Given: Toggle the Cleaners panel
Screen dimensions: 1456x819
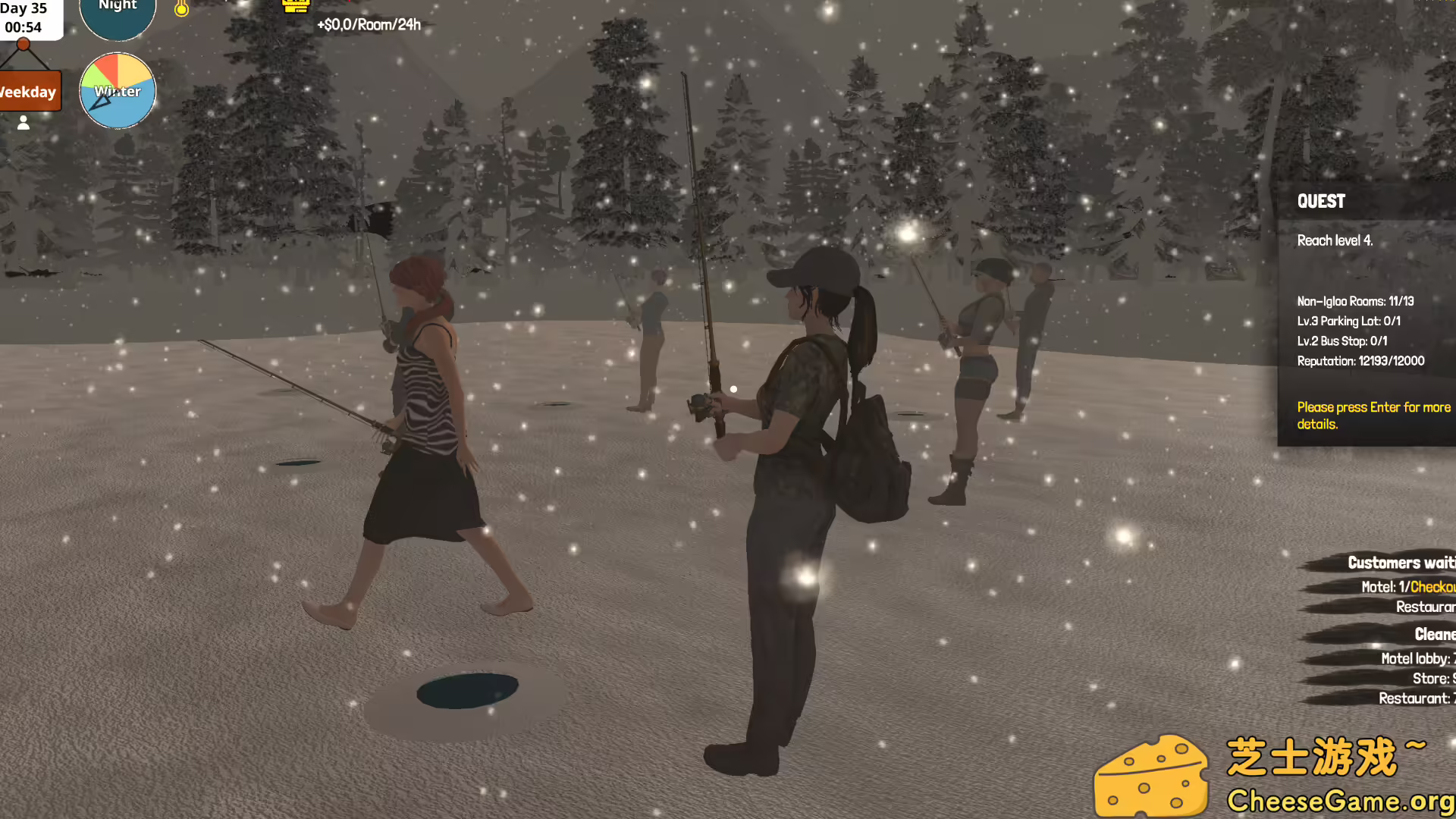Looking at the screenshot, I should (1435, 634).
